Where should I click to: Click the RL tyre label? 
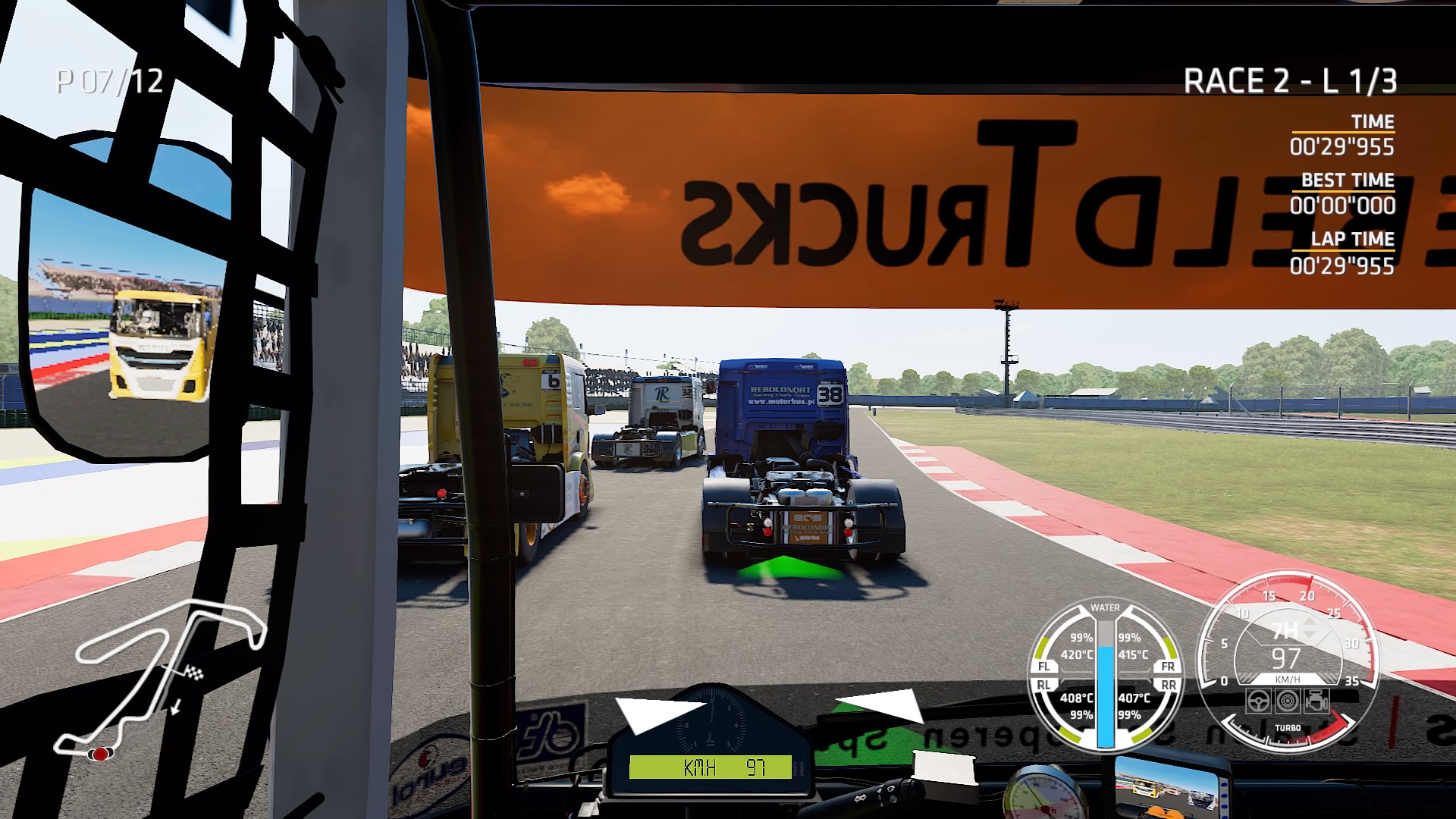coord(1044,685)
